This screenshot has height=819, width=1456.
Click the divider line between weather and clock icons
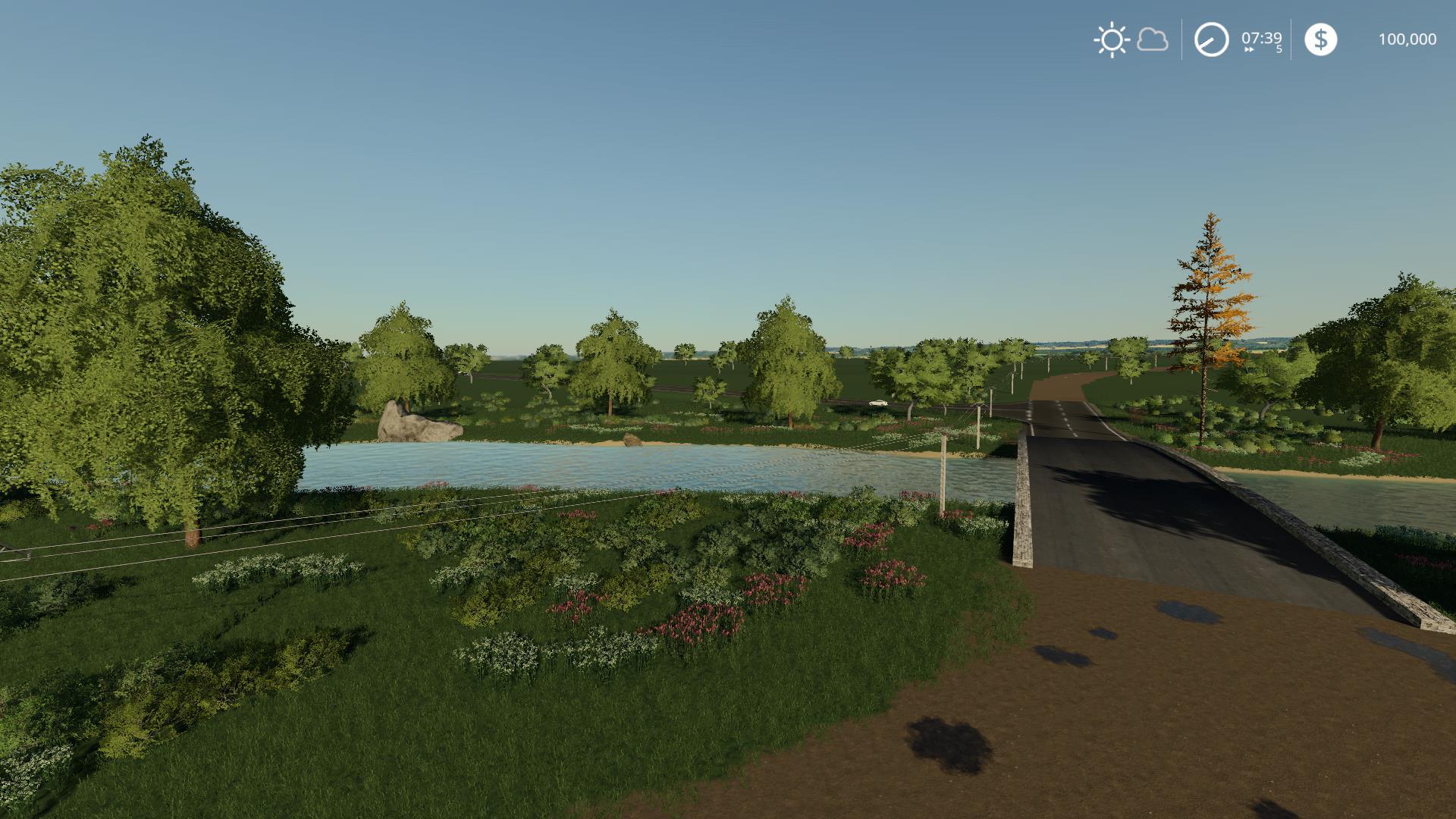[x=1180, y=38]
